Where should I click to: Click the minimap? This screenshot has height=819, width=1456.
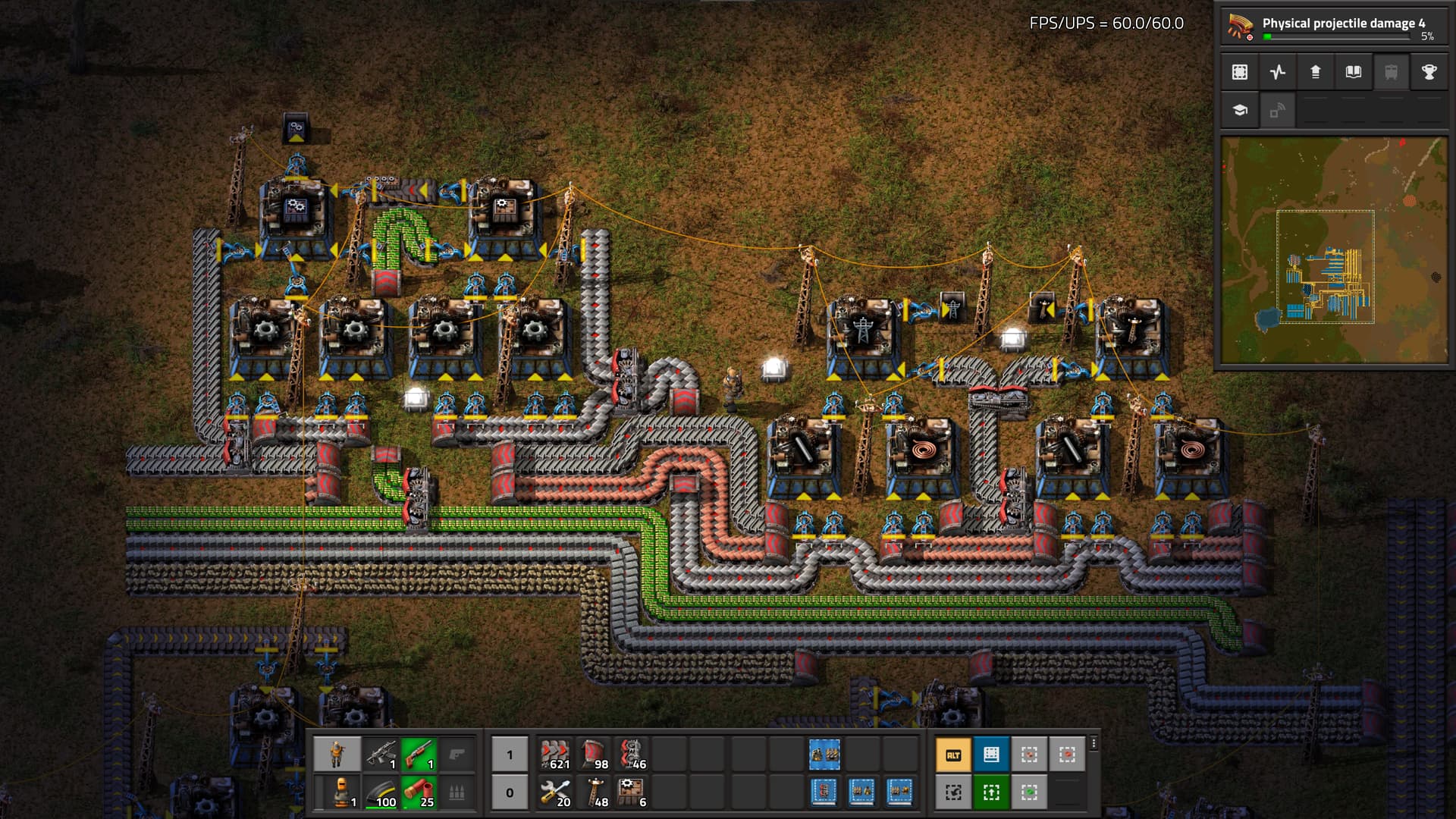tap(1333, 250)
